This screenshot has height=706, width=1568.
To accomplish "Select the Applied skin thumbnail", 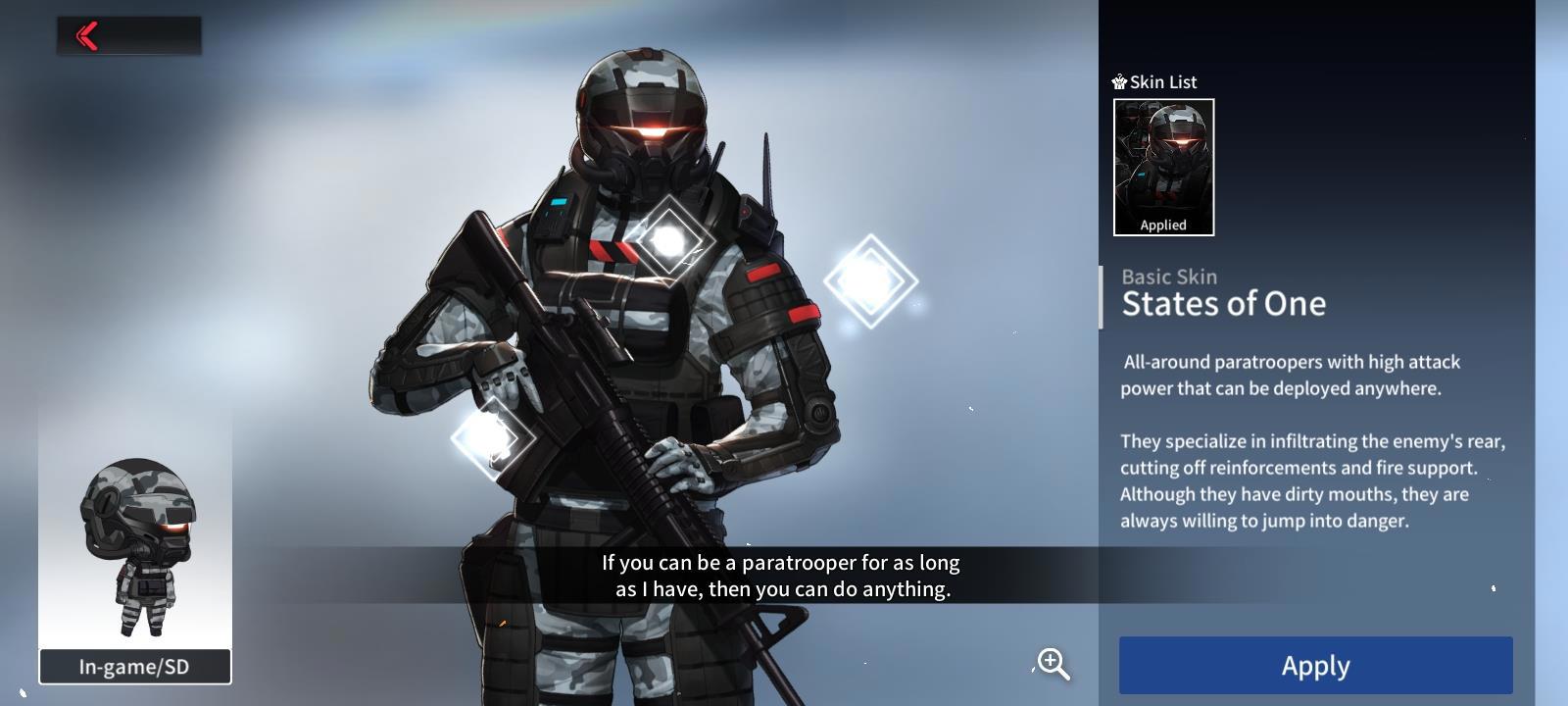I will tap(1163, 167).
